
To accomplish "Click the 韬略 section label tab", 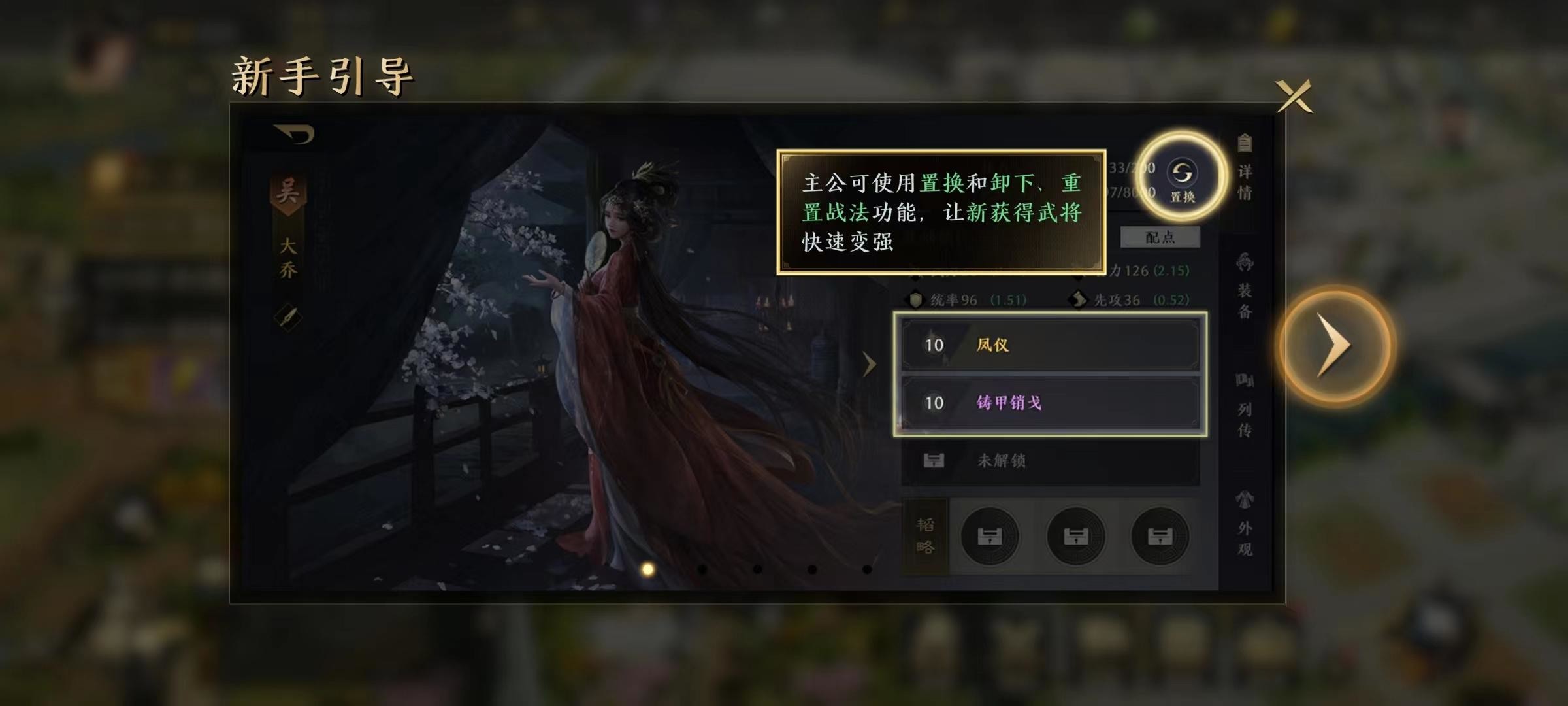I will [926, 535].
